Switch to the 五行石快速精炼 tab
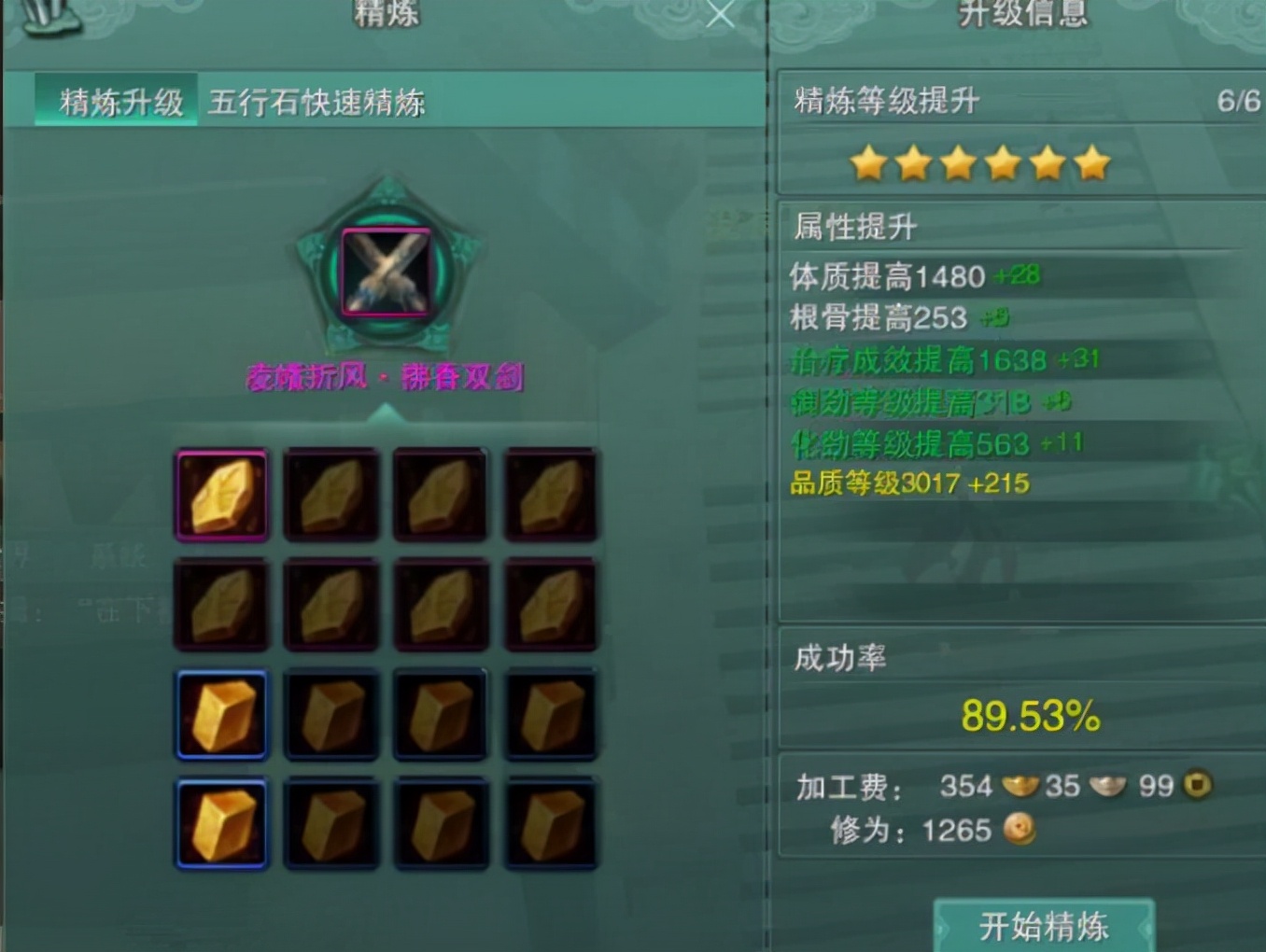The width and height of the screenshot is (1266, 952). pos(317,104)
